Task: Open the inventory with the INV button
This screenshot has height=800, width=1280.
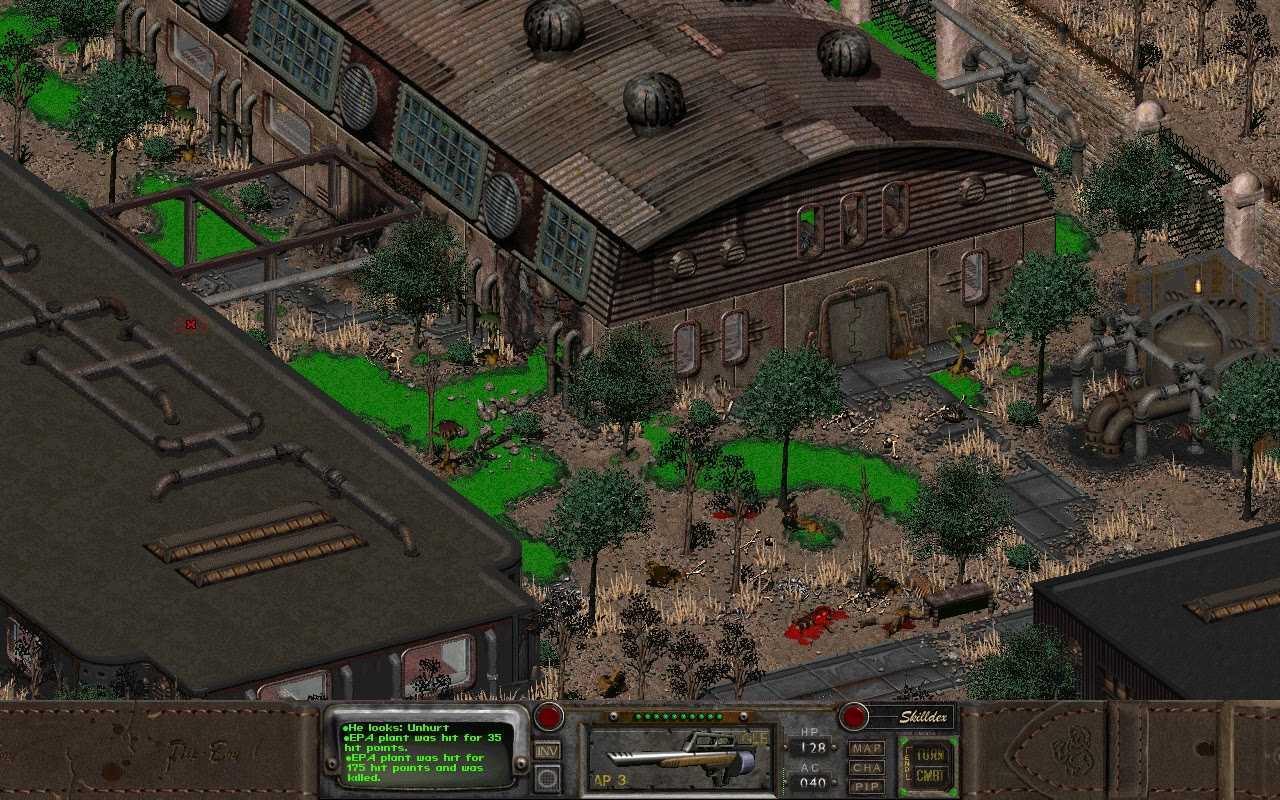Action: [x=547, y=751]
